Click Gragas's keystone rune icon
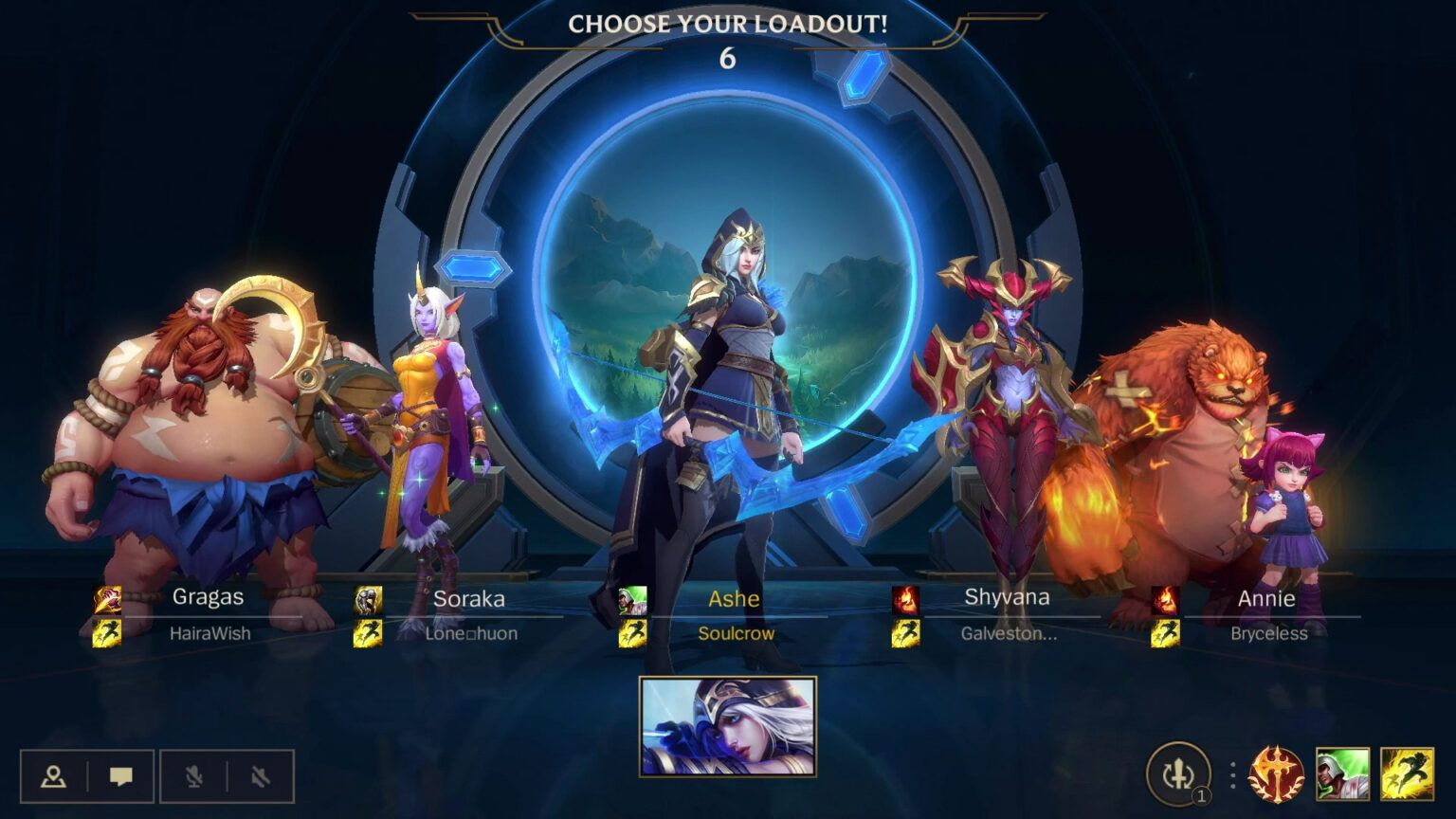Screen dimensions: 1456x819 coord(105,598)
